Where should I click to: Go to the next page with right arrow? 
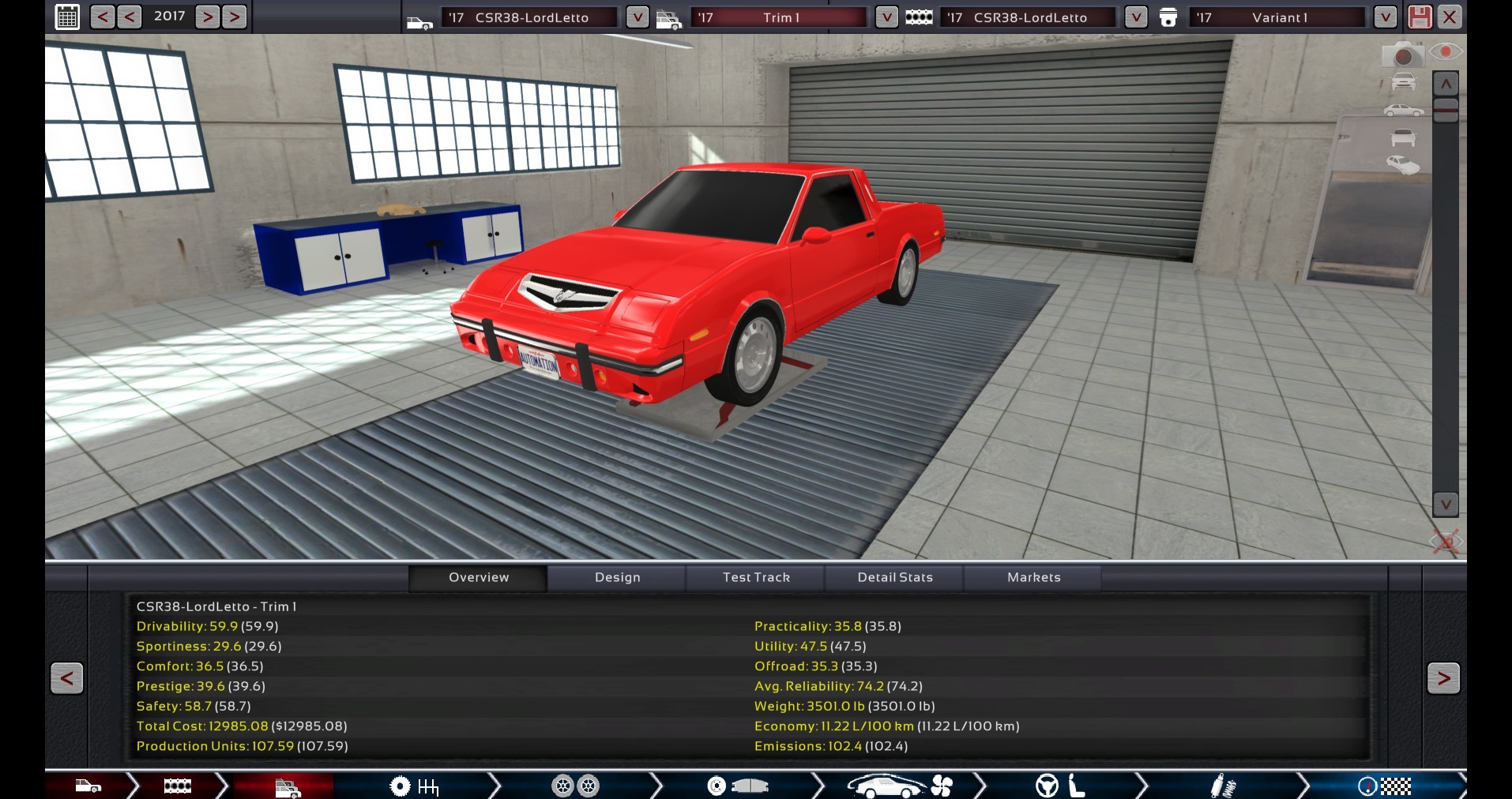(1443, 677)
